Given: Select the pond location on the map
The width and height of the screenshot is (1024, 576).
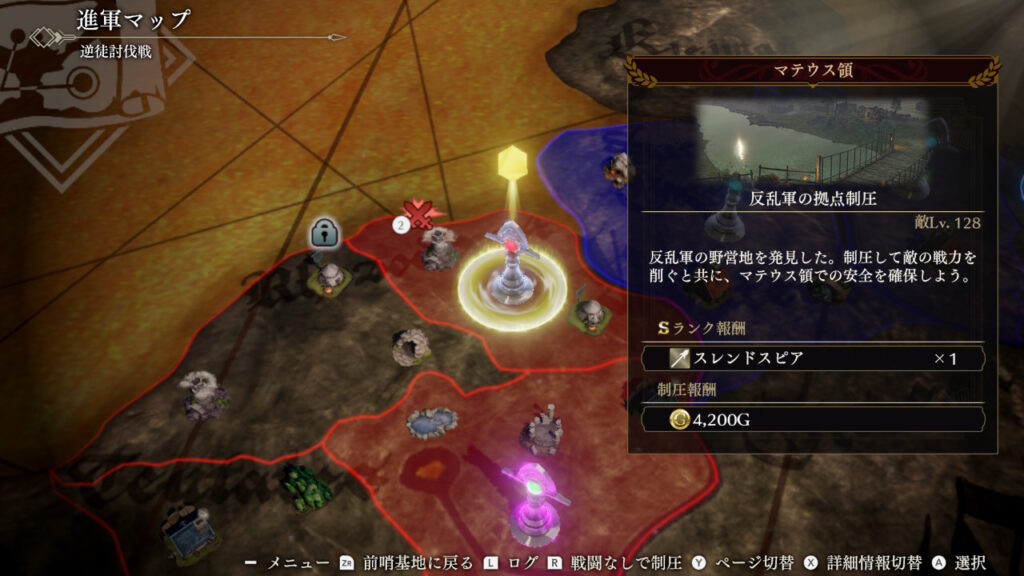Looking at the screenshot, I should 432,421.
